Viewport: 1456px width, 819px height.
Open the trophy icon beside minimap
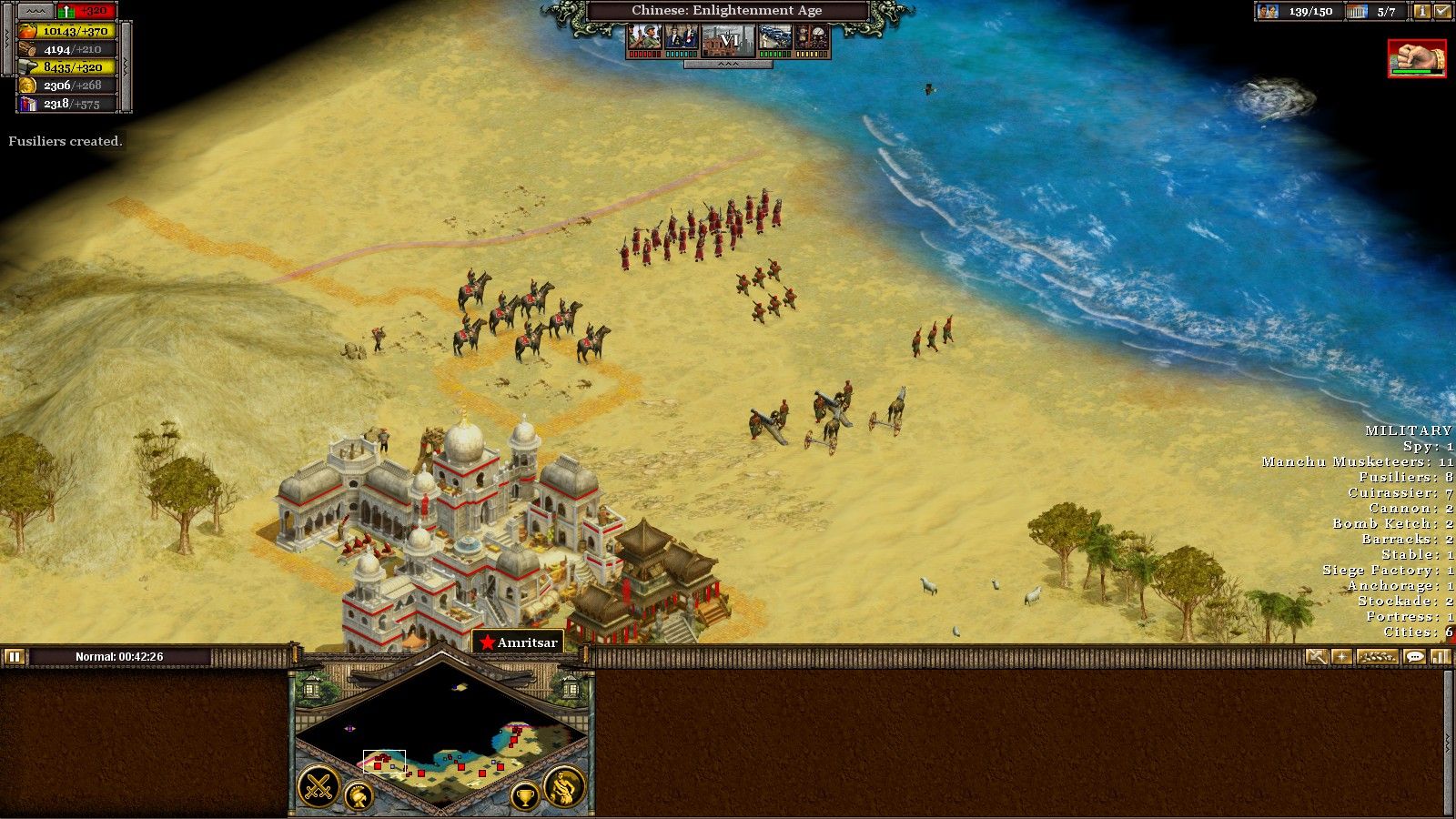[524, 797]
